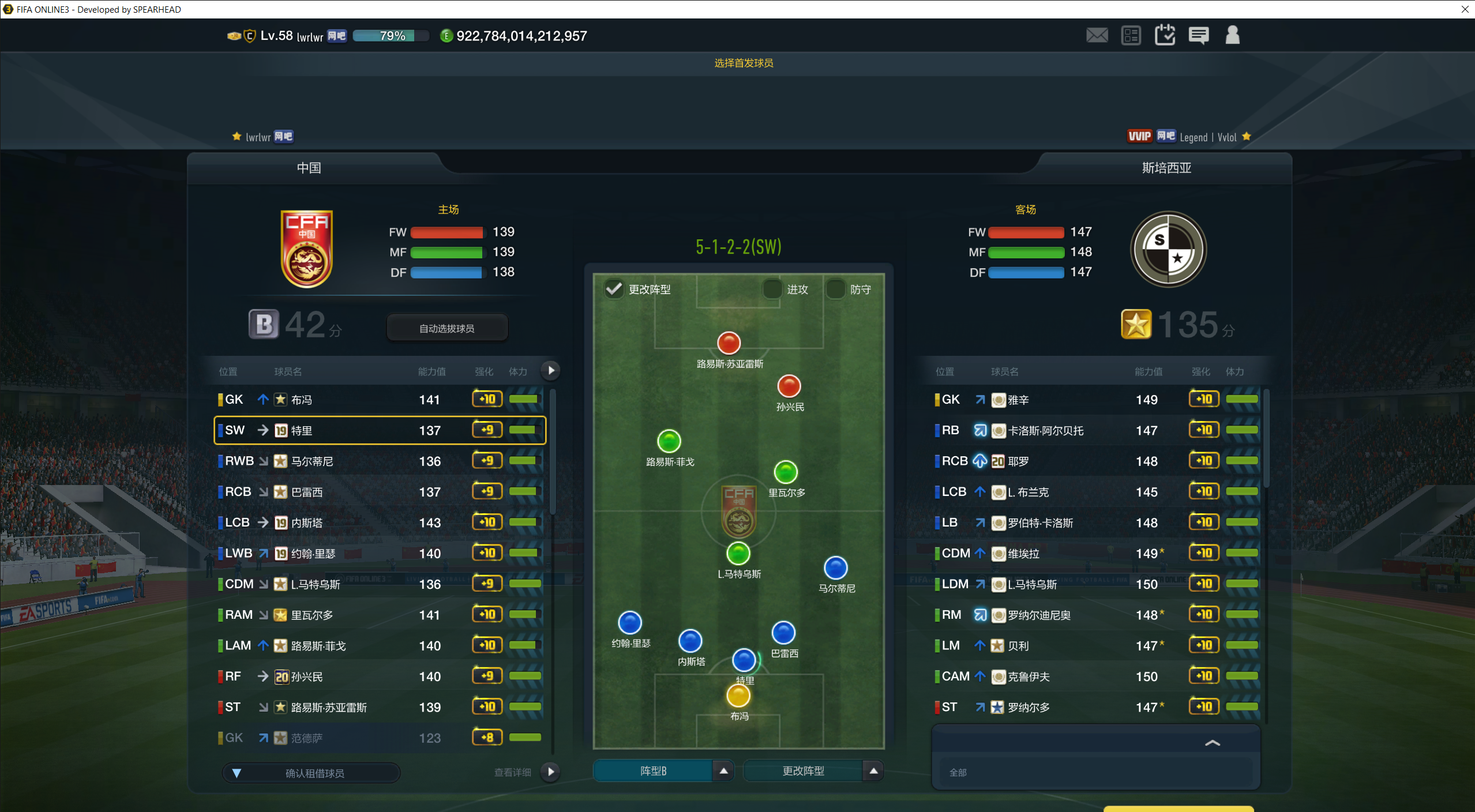Open the chat speech bubble icon

pyautogui.click(x=1199, y=36)
